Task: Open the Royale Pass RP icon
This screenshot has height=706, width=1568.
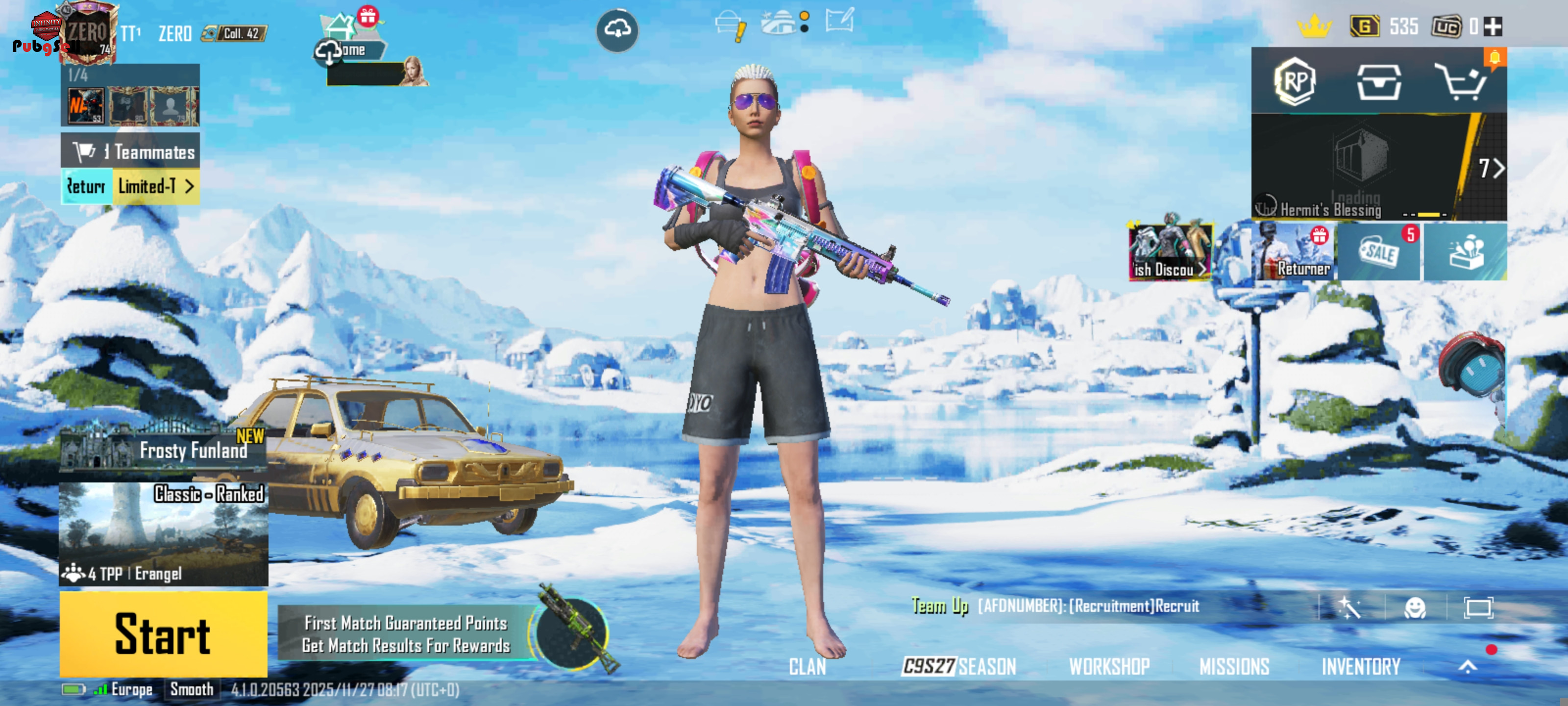Action: tap(1295, 81)
